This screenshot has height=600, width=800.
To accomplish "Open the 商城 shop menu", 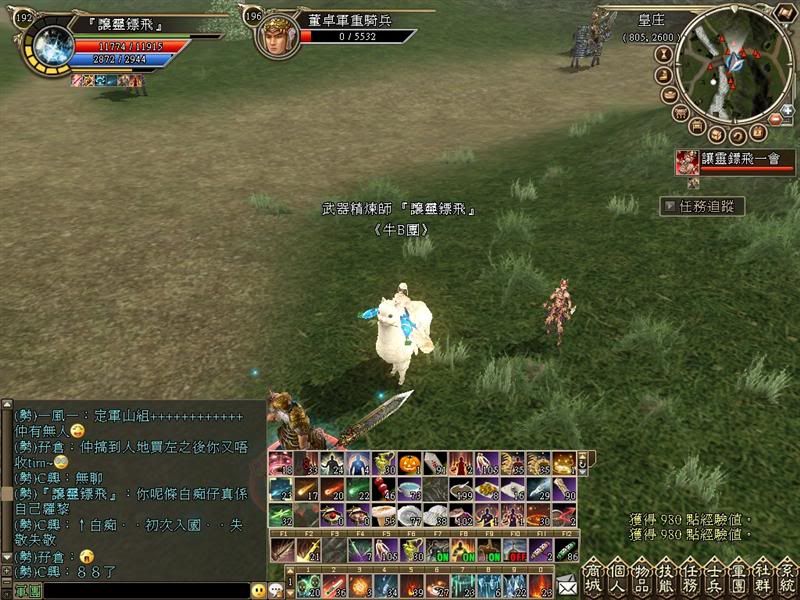I will point(592,577).
